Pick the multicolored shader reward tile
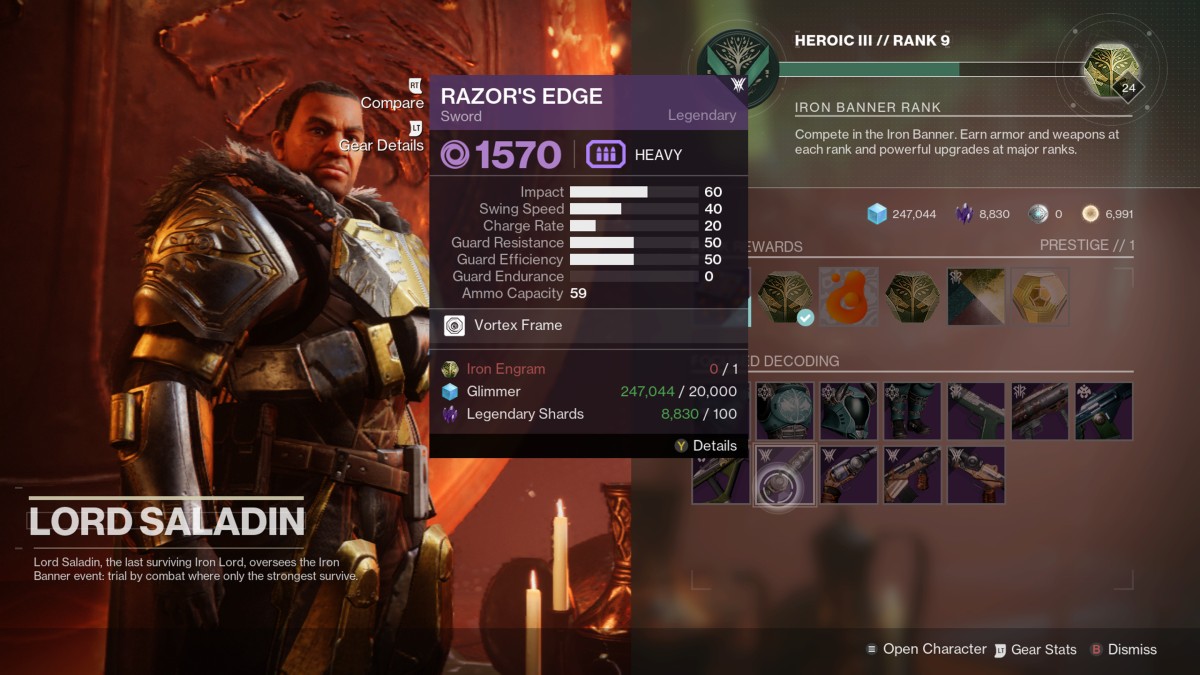The width and height of the screenshot is (1200, 675). click(976, 296)
